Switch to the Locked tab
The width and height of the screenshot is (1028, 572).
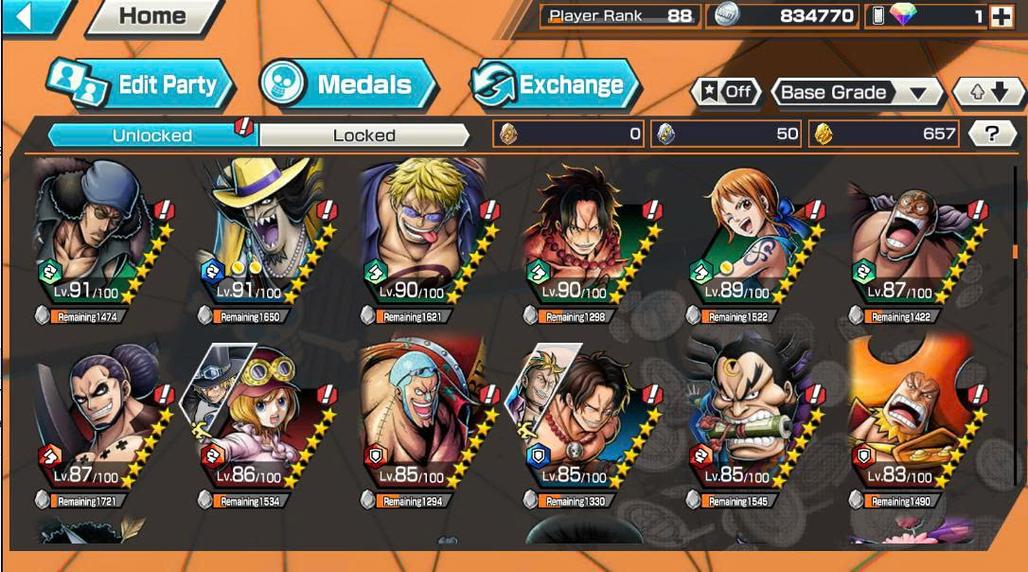click(x=364, y=134)
